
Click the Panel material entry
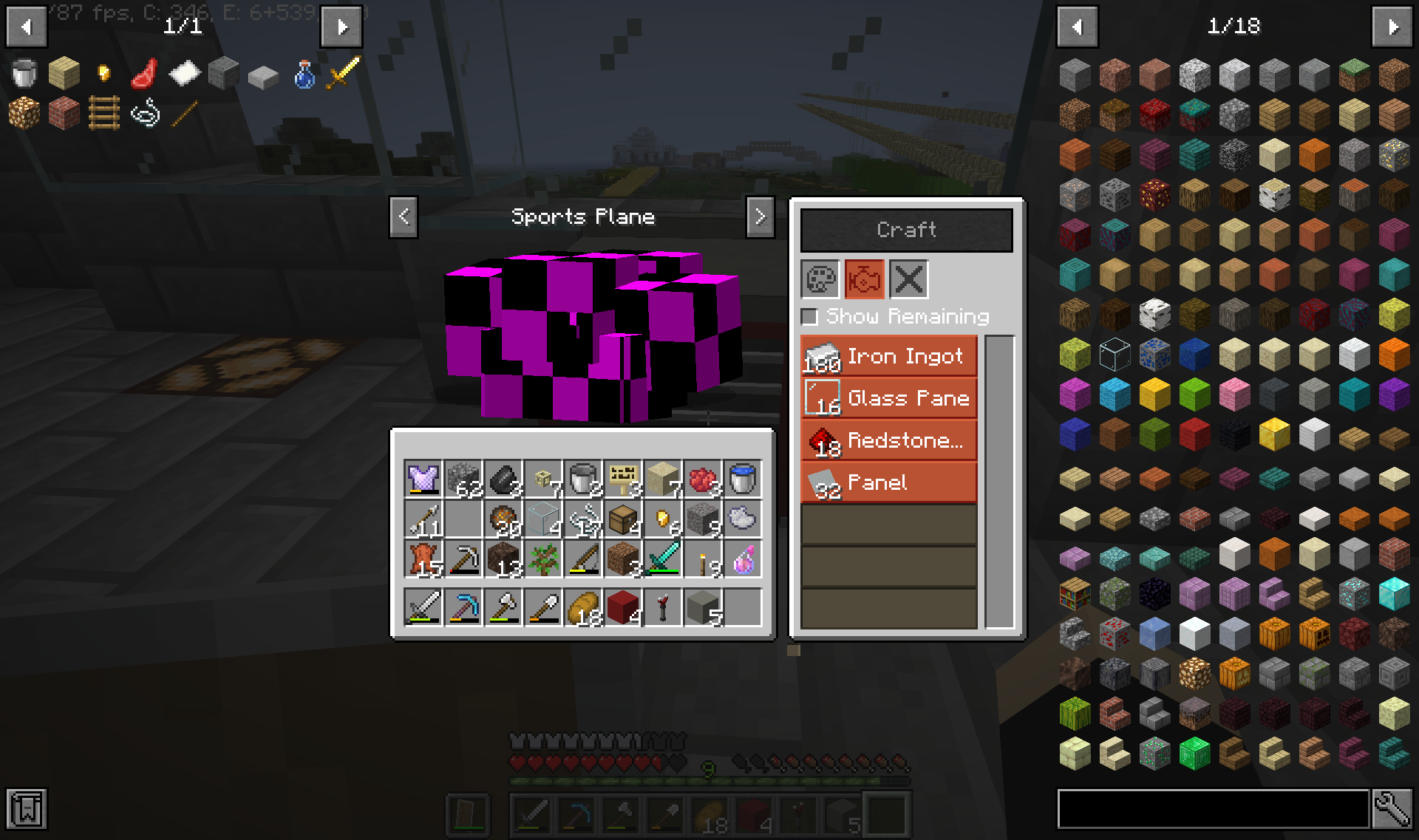coord(888,482)
